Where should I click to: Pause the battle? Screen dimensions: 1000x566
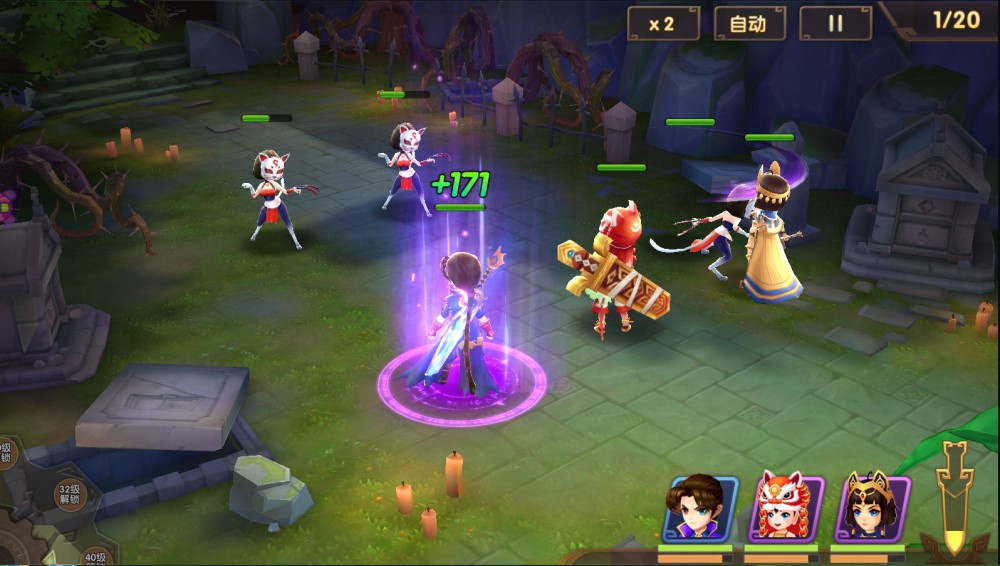click(x=835, y=24)
